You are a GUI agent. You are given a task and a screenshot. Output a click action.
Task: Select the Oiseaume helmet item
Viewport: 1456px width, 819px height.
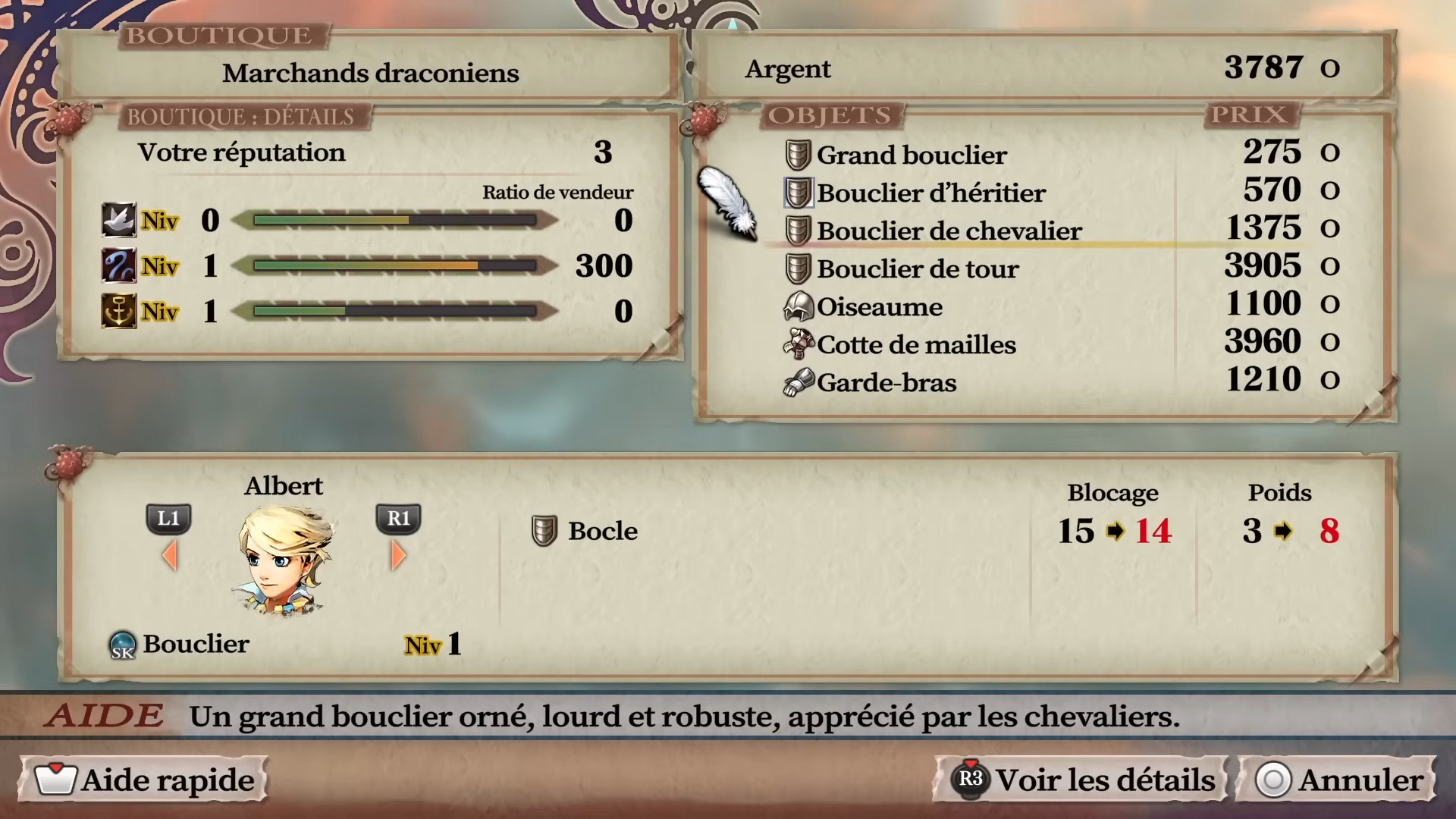click(x=879, y=306)
